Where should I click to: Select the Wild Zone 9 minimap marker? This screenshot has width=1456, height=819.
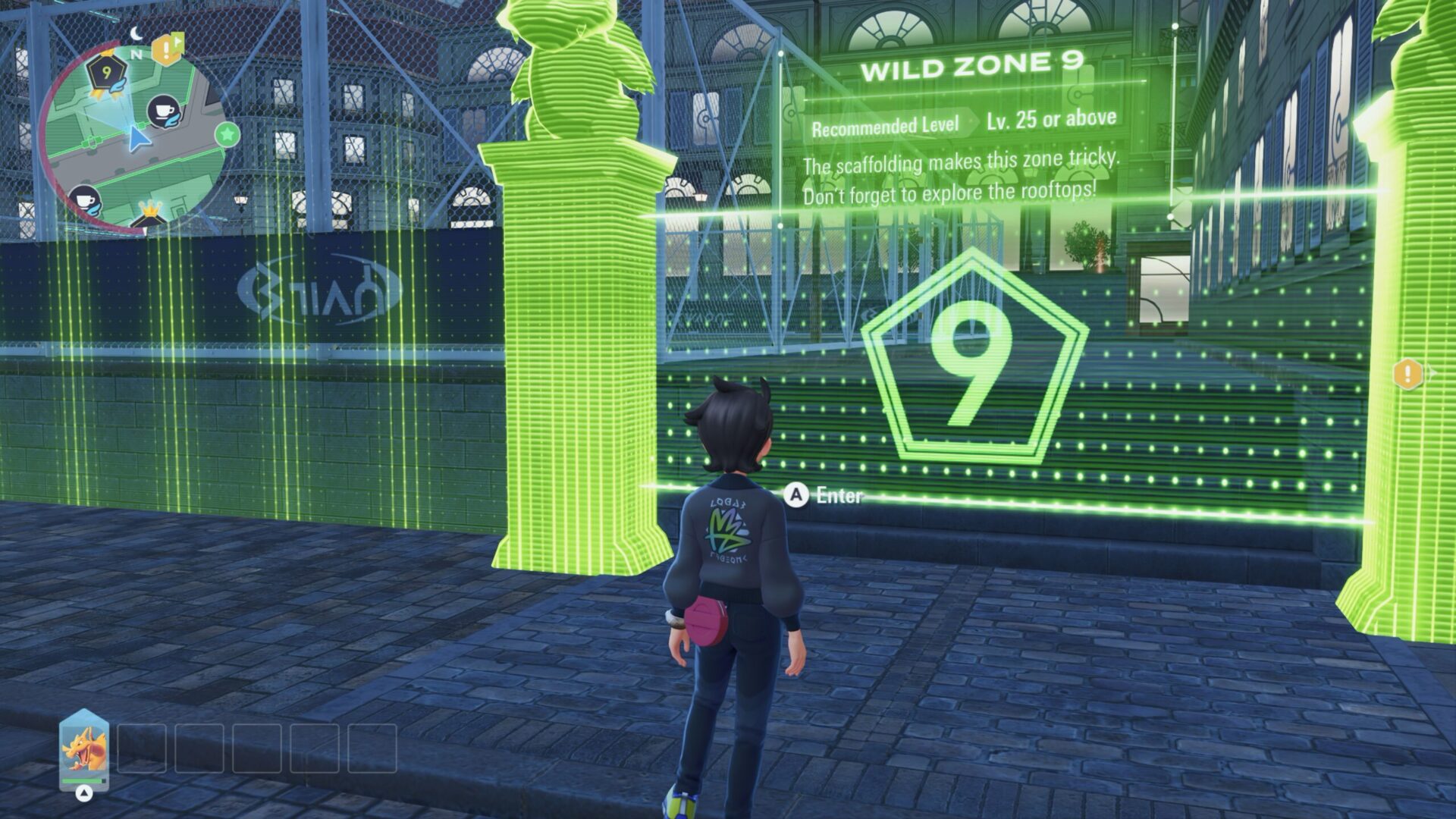(x=105, y=74)
